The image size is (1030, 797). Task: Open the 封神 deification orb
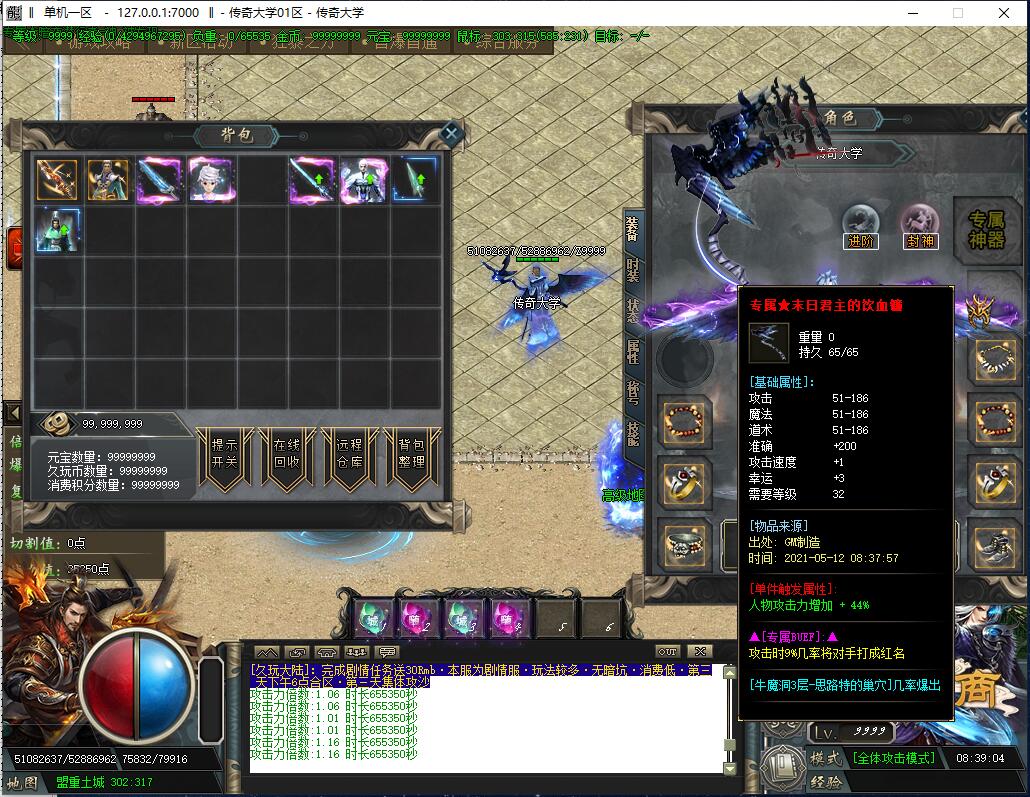[920, 227]
